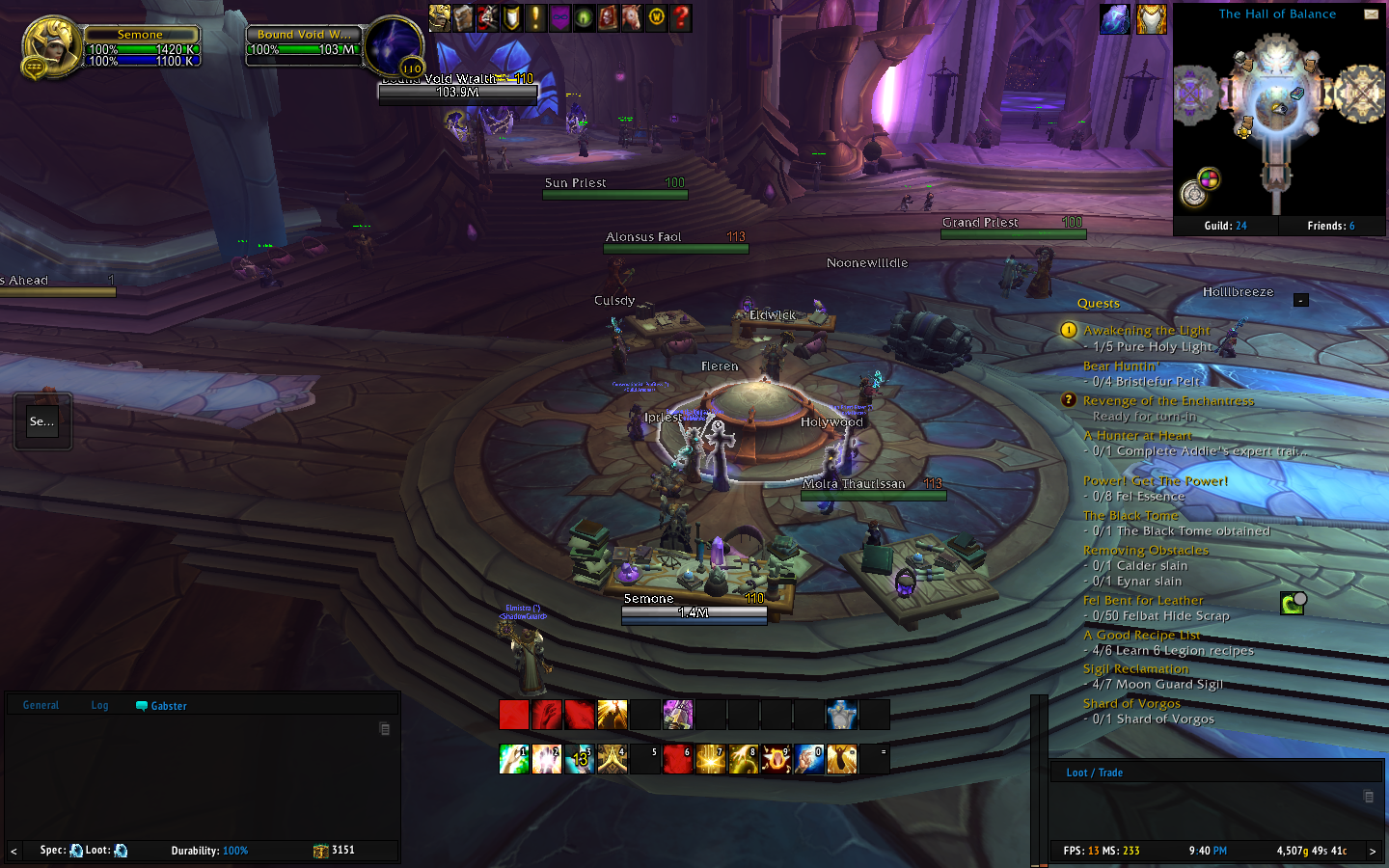Activate the winged mouth ability in slot 9
Screen dimensions: 1389x868
pyautogui.click(x=776, y=759)
